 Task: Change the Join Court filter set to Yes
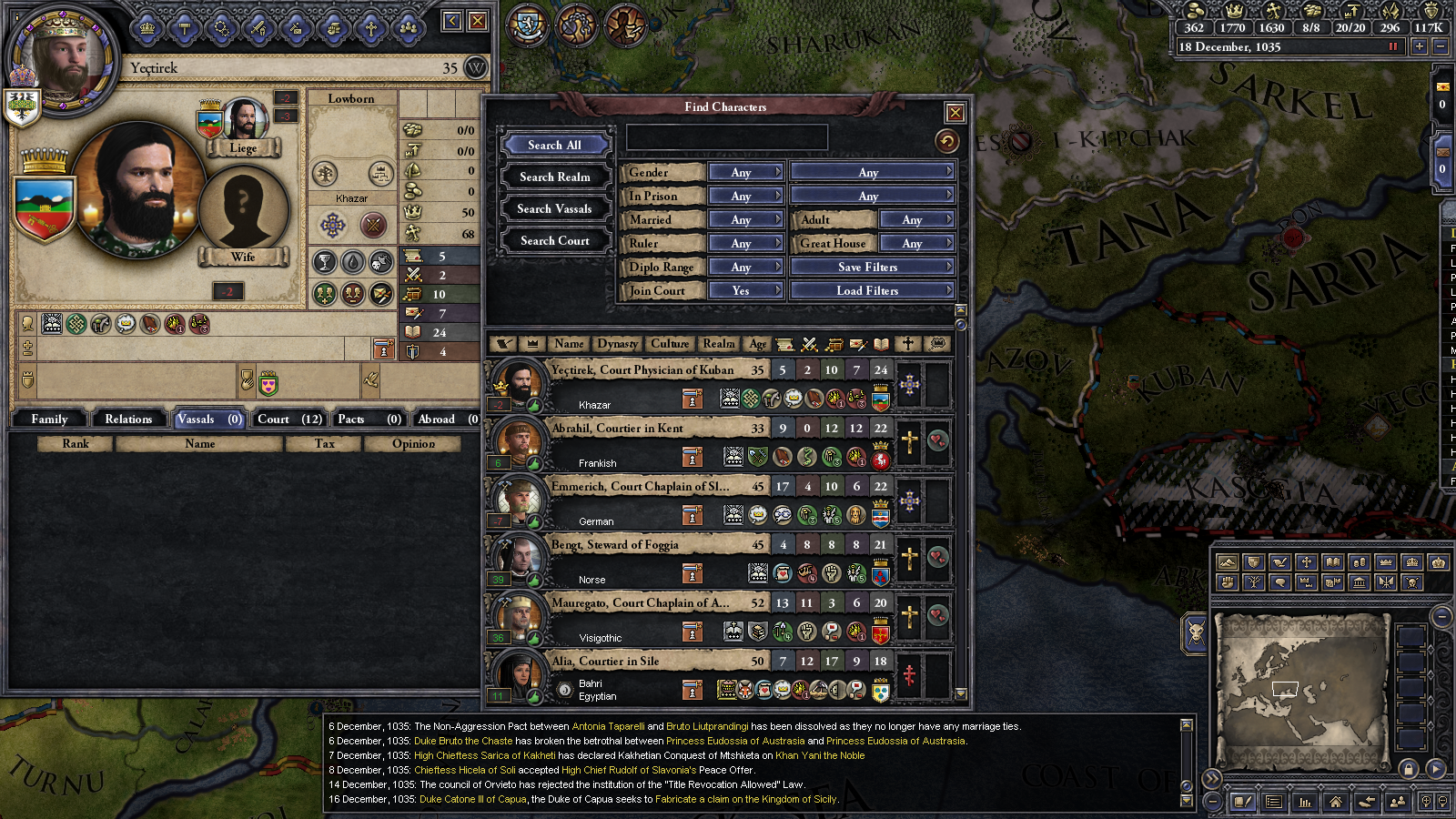click(x=745, y=290)
